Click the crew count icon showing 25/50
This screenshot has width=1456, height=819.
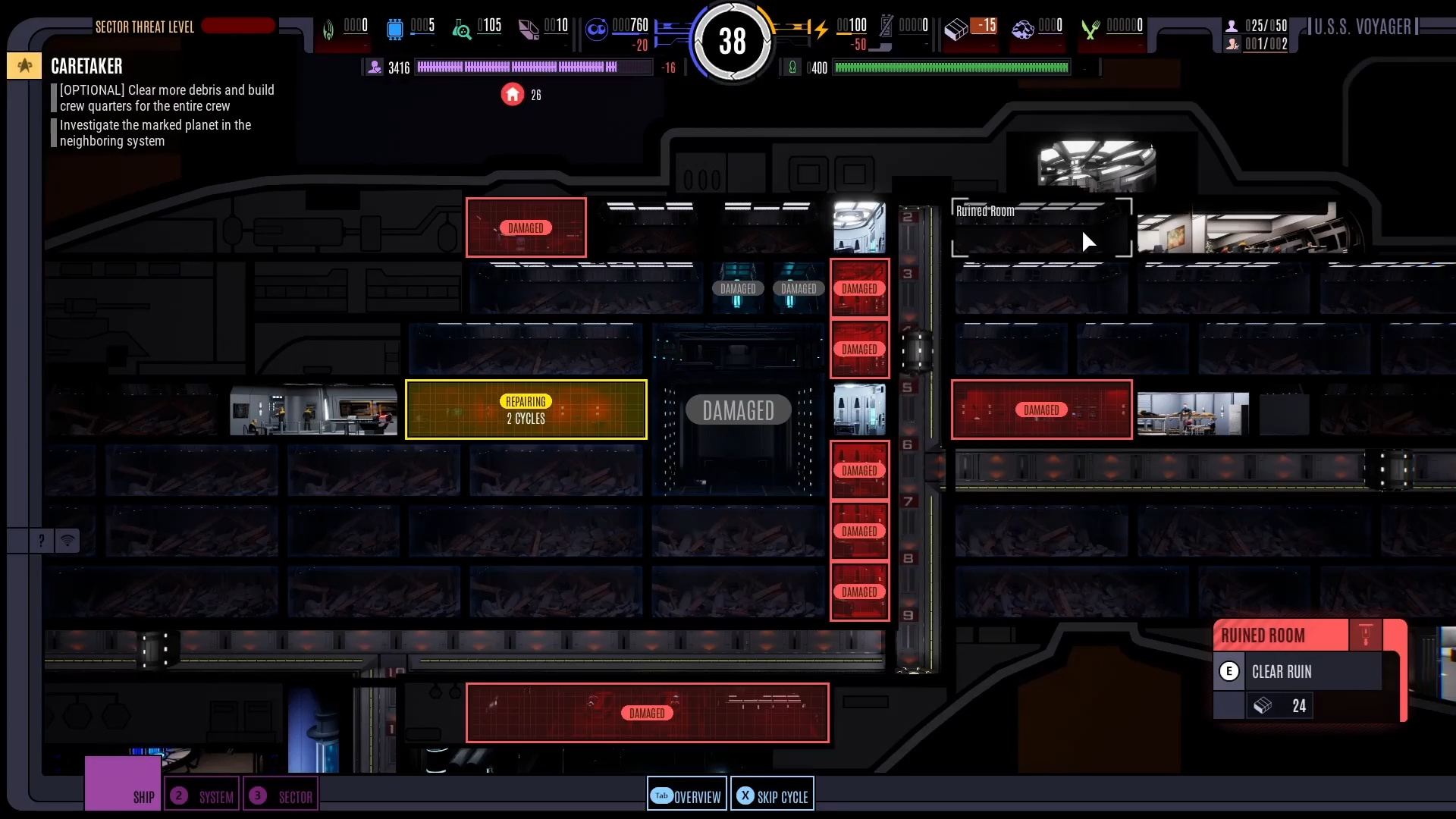pos(1232,25)
